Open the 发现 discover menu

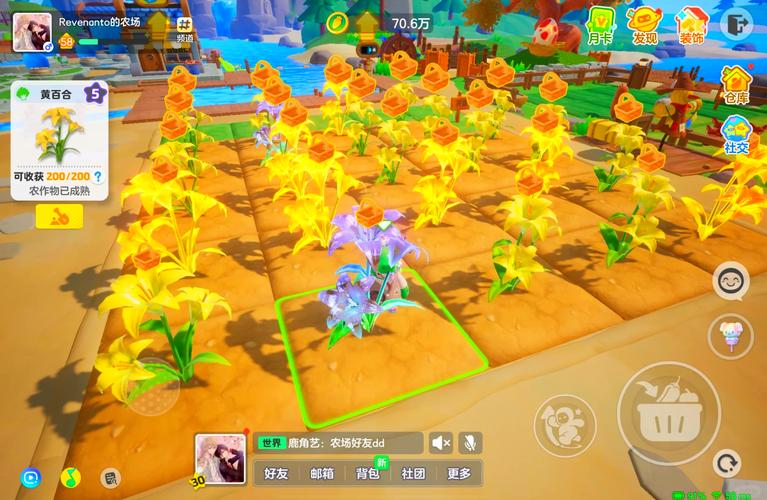tap(645, 24)
